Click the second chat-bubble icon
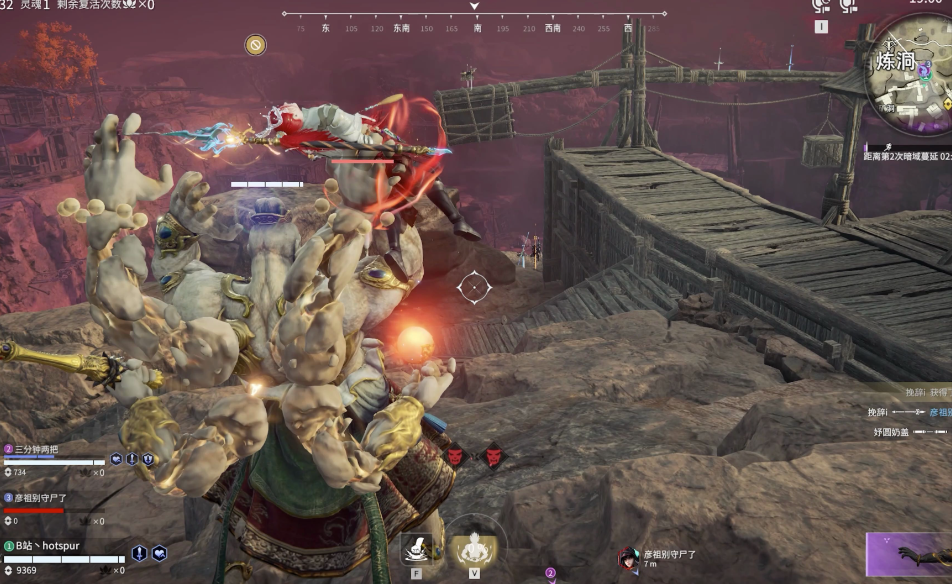The width and height of the screenshot is (952, 584). [848, 6]
